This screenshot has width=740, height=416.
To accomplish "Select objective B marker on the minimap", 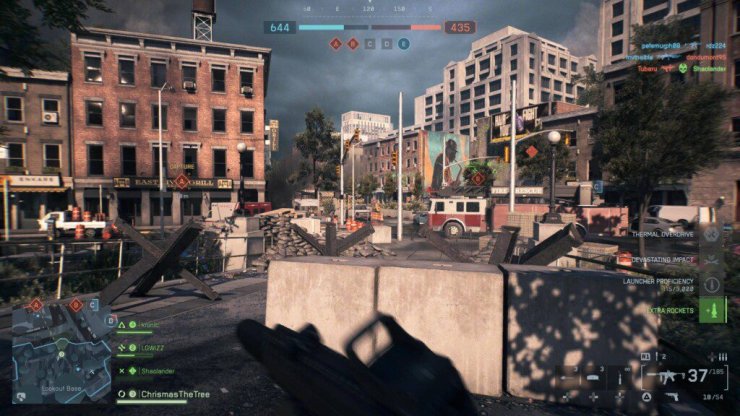I will tap(76, 305).
